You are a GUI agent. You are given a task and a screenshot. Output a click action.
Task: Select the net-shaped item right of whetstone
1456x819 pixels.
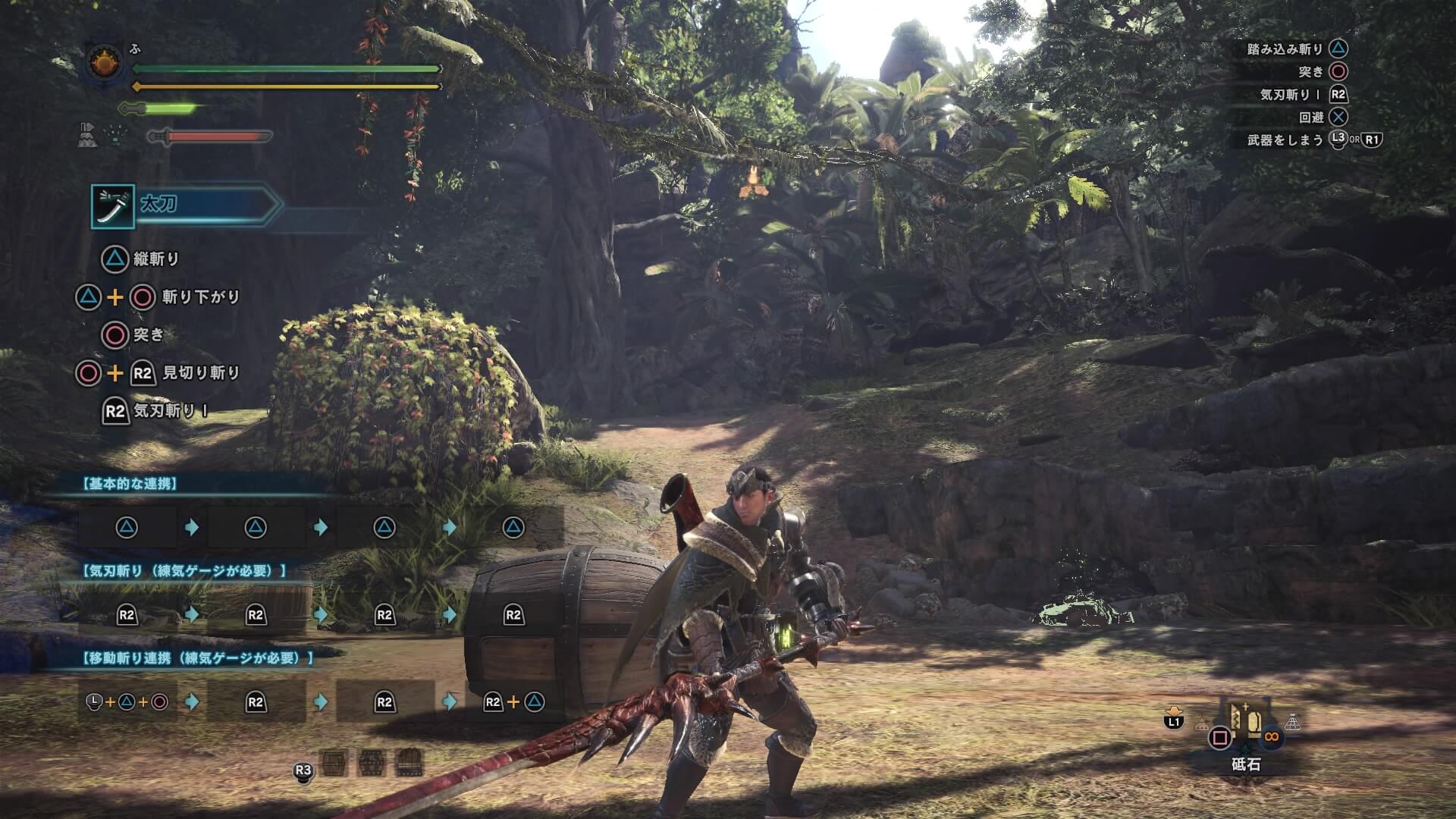point(1292,722)
